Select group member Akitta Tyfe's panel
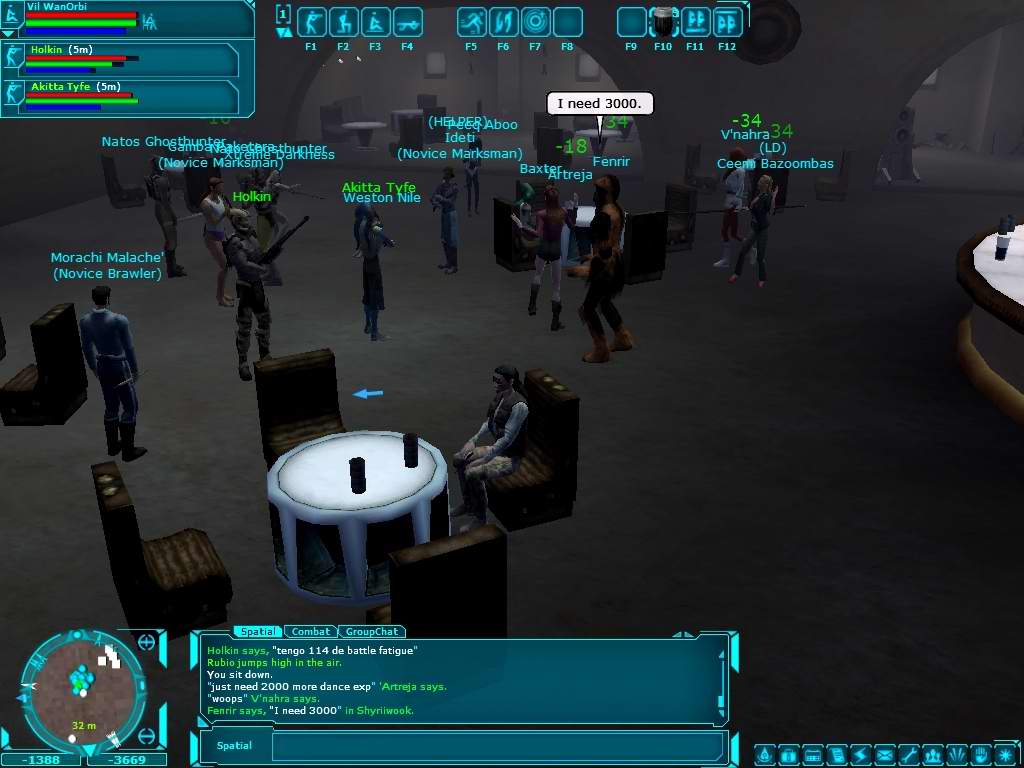 click(121, 97)
